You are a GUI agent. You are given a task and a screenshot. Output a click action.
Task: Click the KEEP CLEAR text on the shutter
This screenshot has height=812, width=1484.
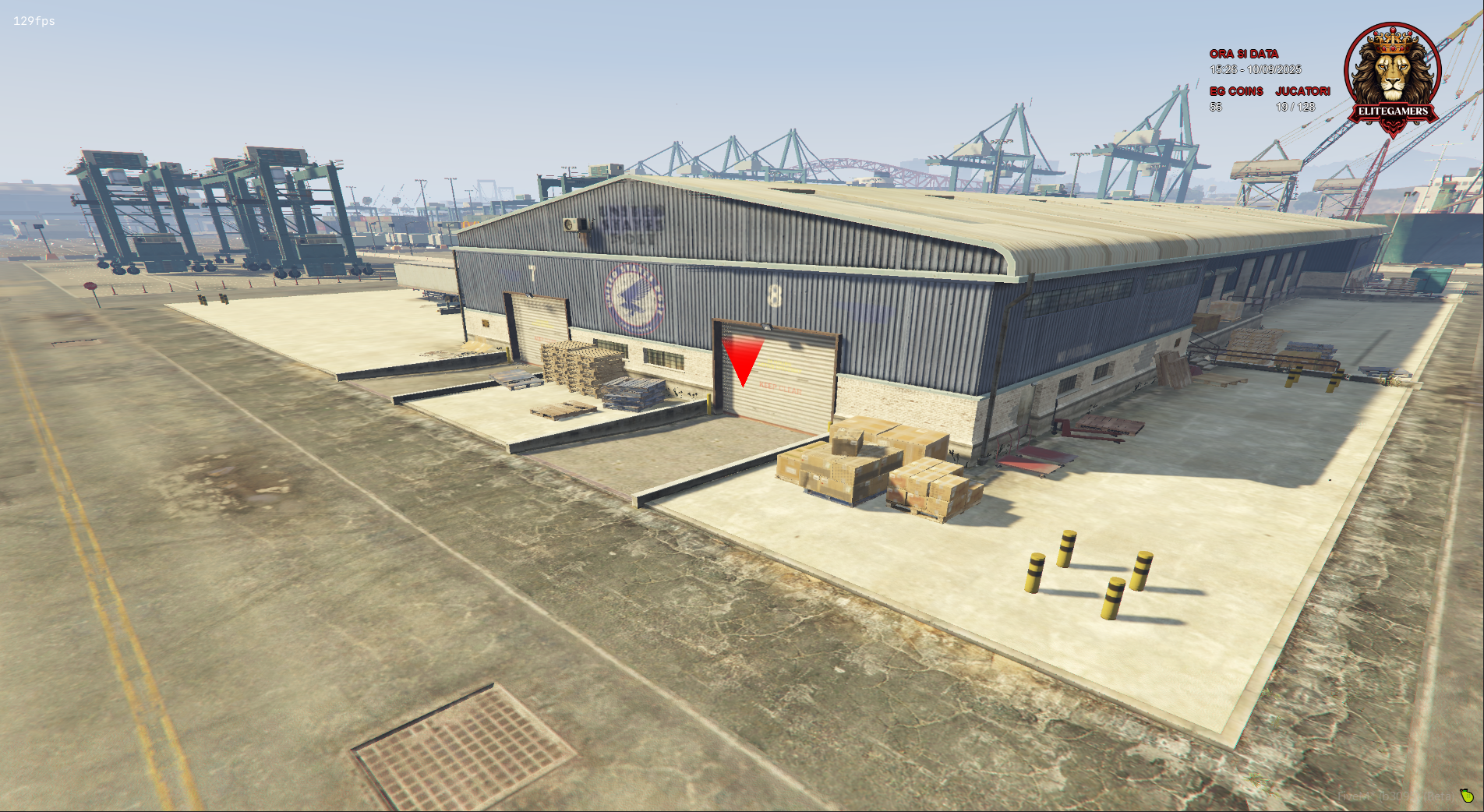780,390
